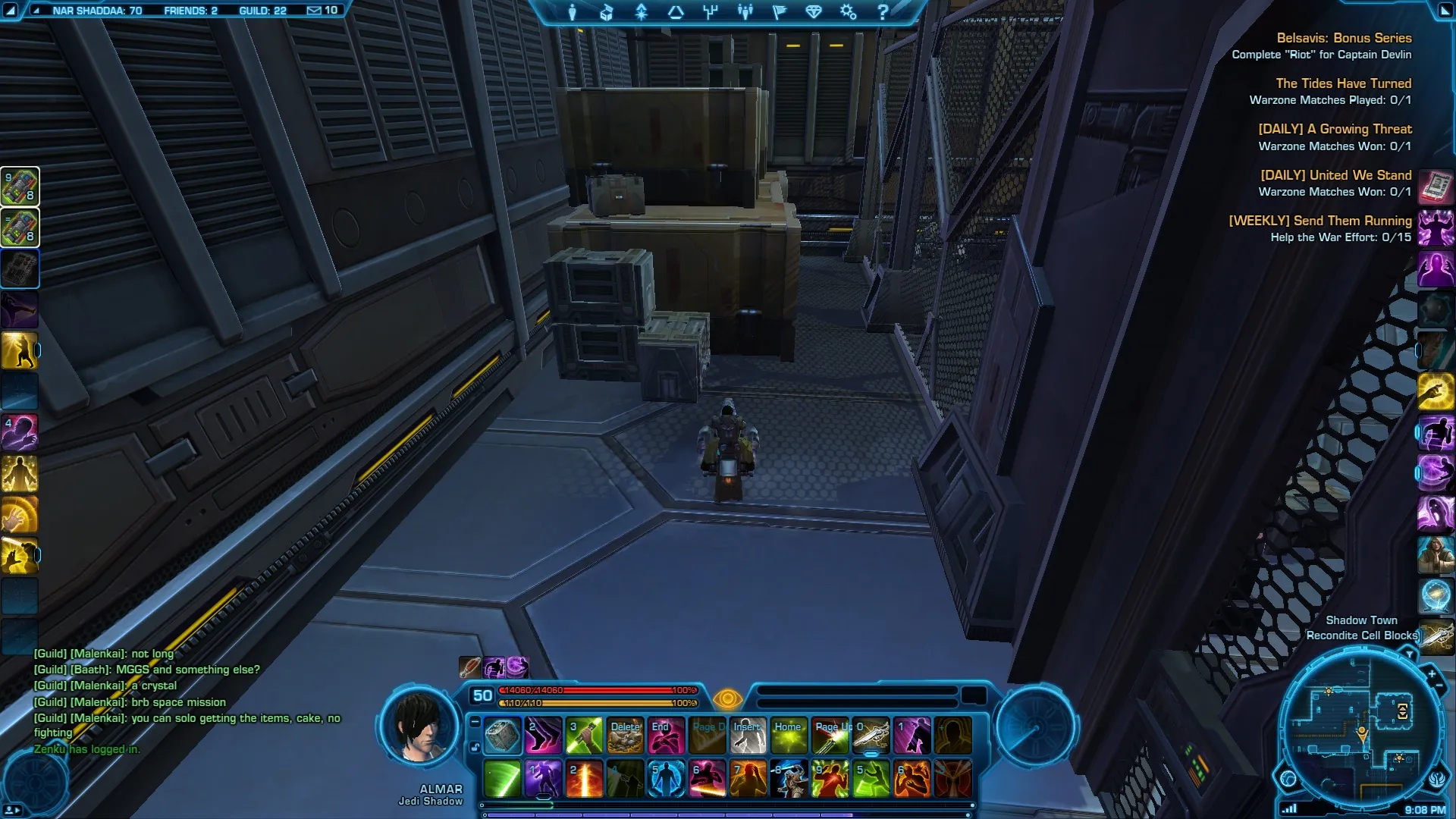The width and height of the screenshot is (1456, 819).
Task: Activate the blue shielded figure ability
Action: 666,779
